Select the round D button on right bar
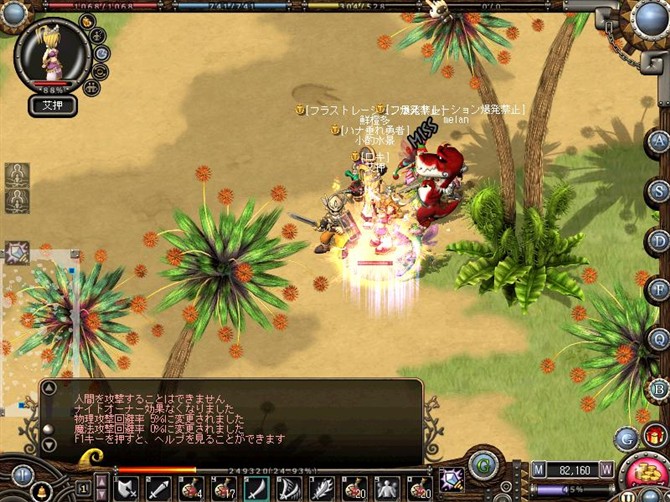 [x=657, y=240]
